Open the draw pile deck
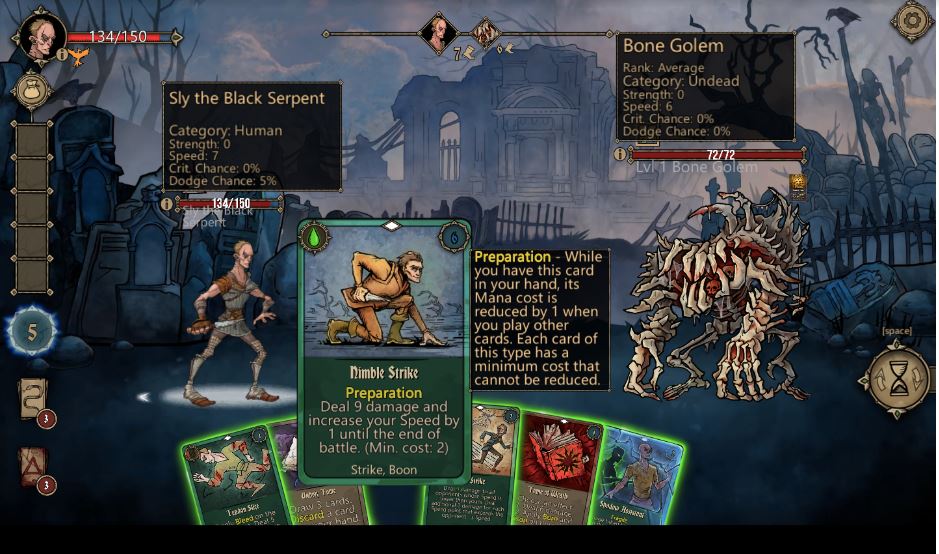 coord(32,399)
